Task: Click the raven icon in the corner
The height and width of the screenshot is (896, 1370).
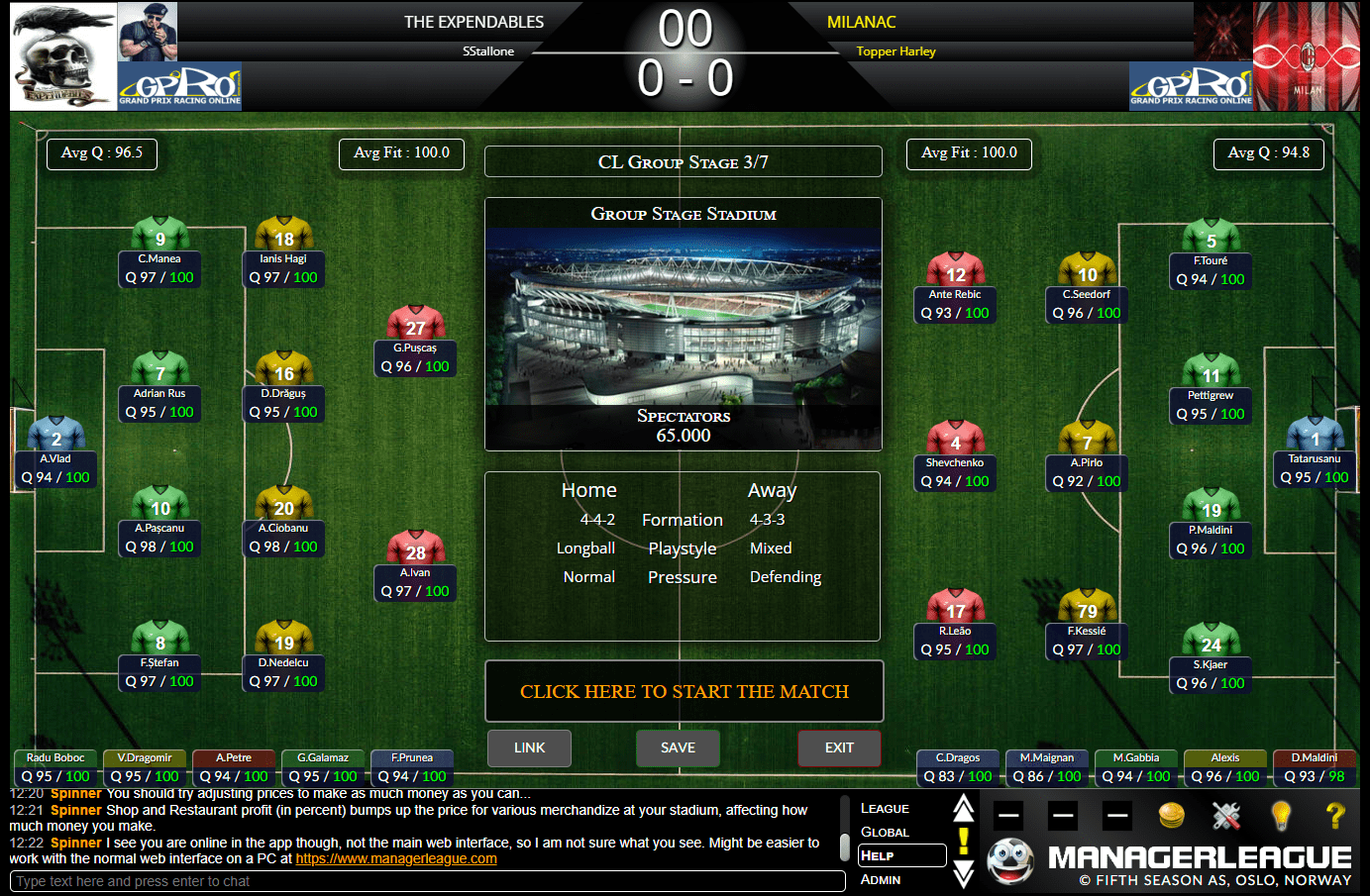Action: coord(54,18)
